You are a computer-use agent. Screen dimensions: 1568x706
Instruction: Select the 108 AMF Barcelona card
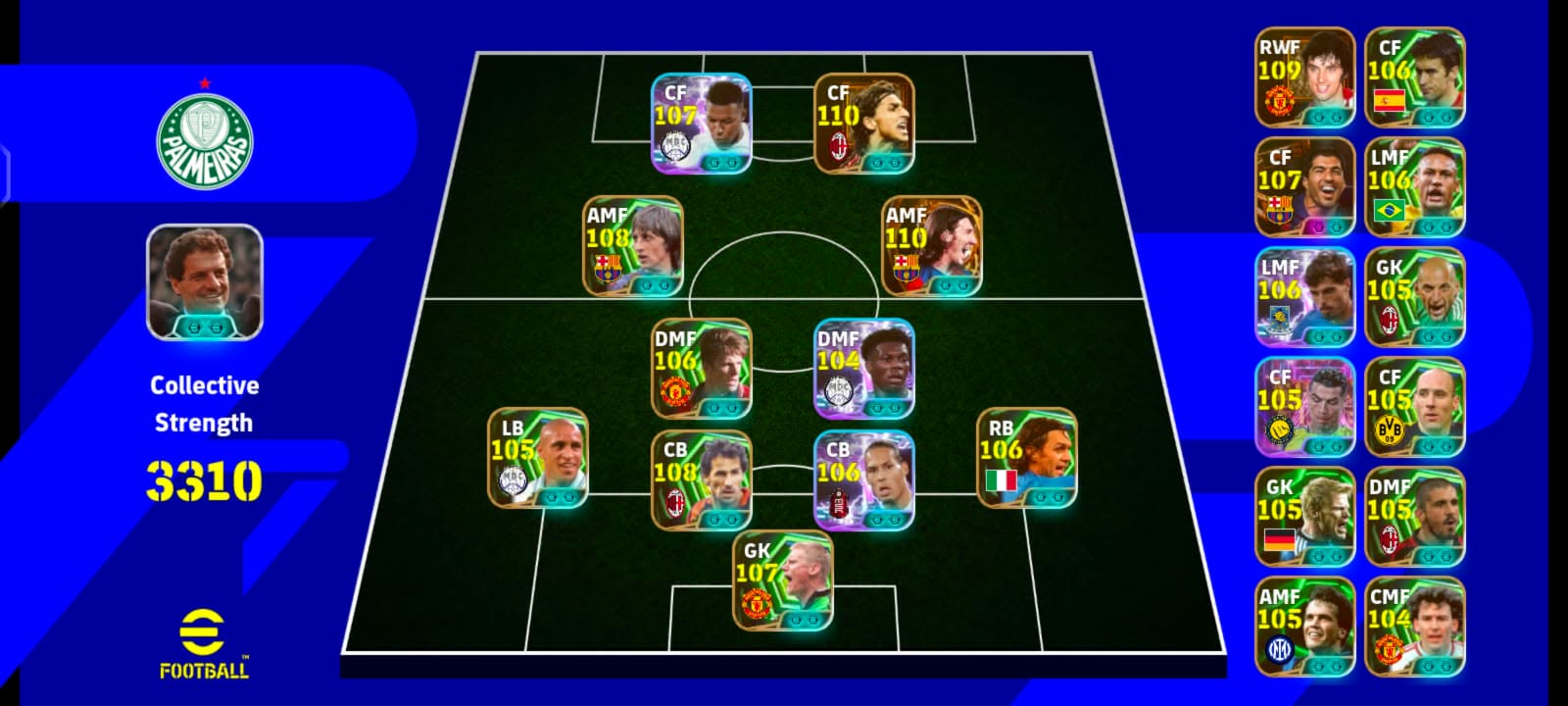tap(633, 246)
